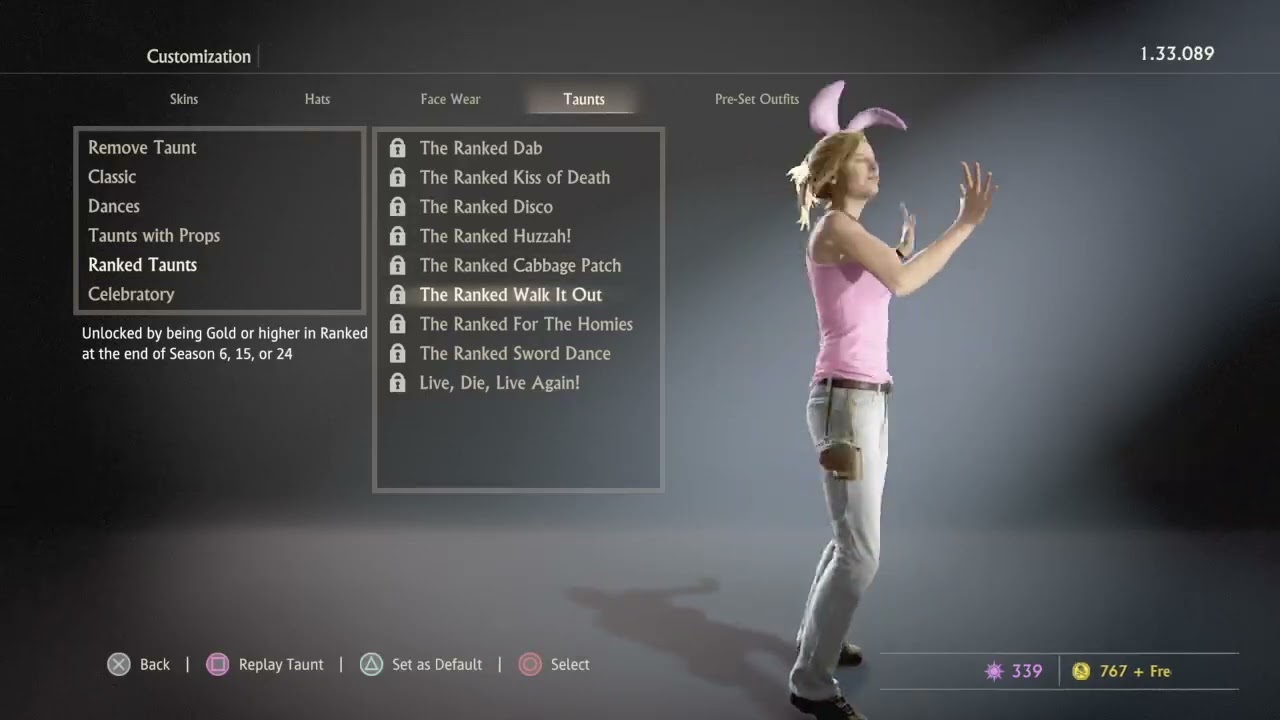Pick The Ranked Kiss of Death taunt
Viewport: 1280px width, 720px height.
pos(514,178)
